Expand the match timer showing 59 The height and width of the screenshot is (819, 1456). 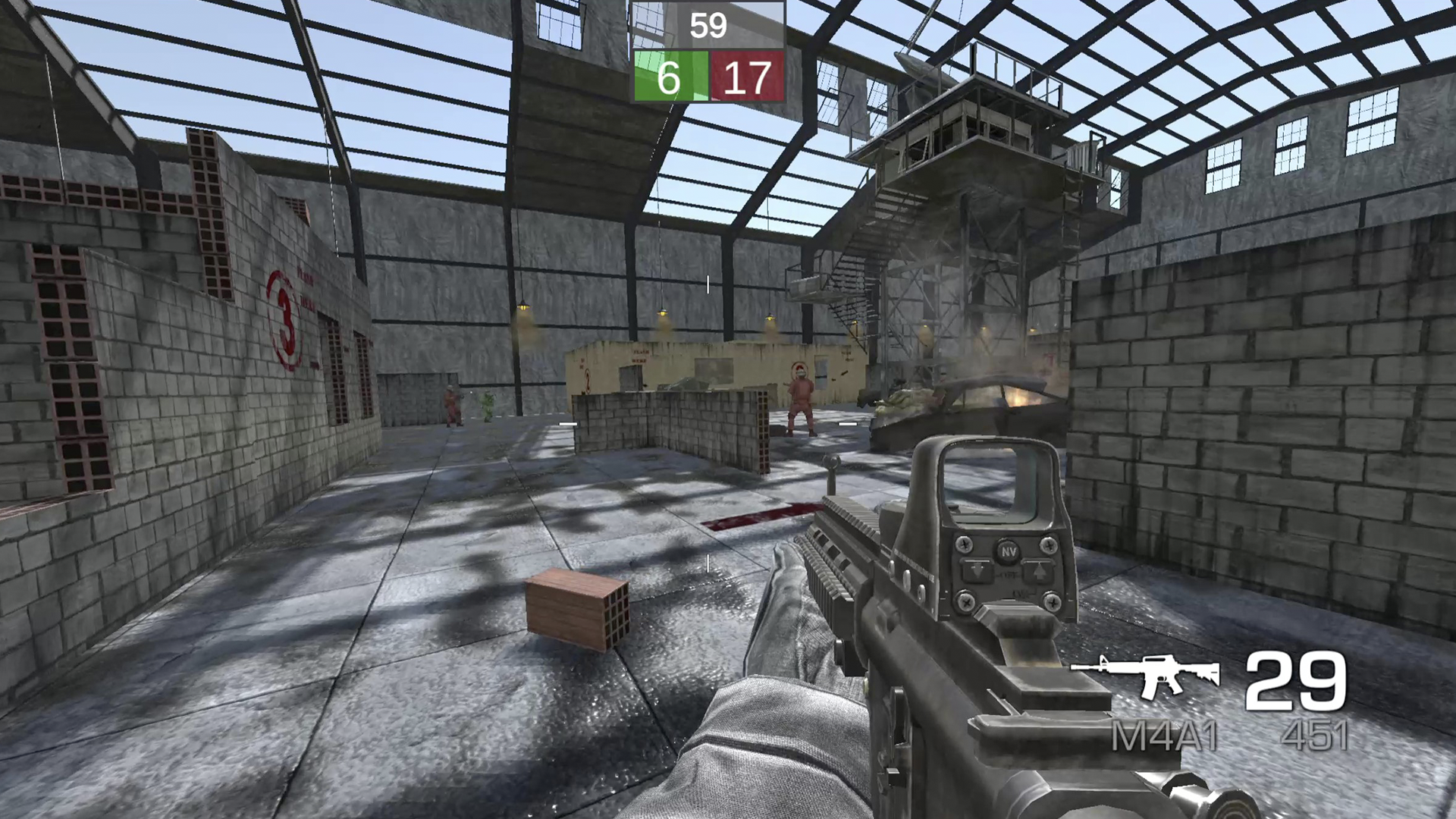coord(708,27)
